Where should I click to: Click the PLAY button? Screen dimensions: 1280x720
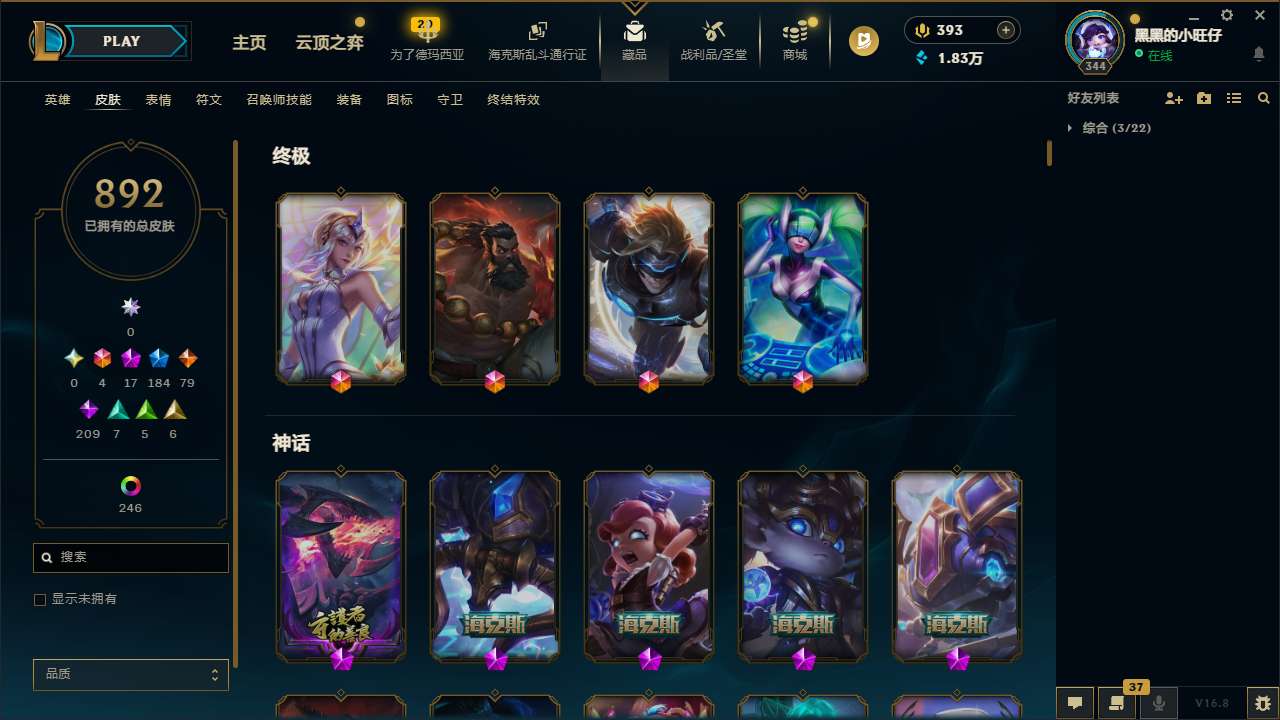pyautogui.click(x=121, y=41)
